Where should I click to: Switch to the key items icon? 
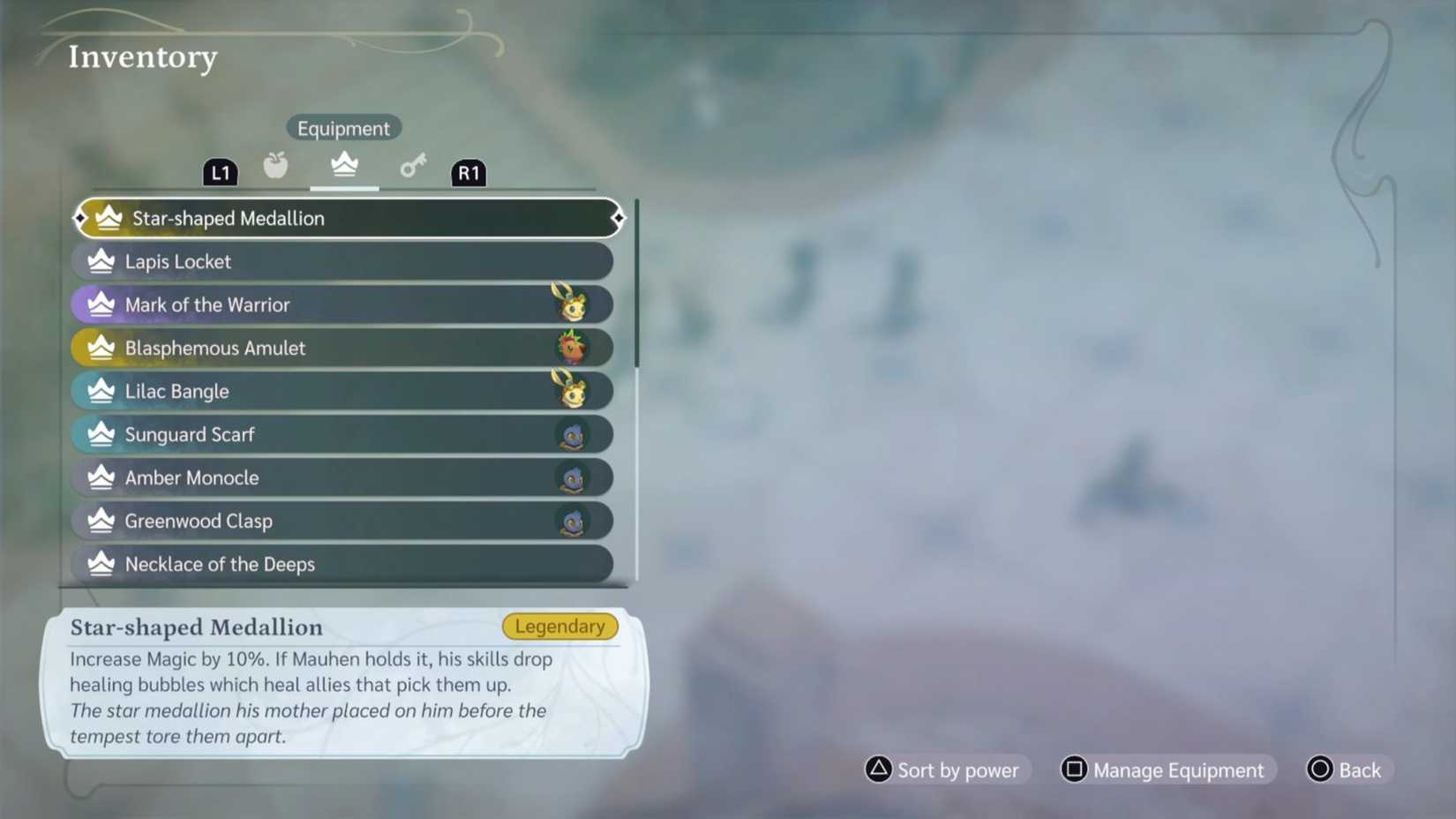(412, 165)
